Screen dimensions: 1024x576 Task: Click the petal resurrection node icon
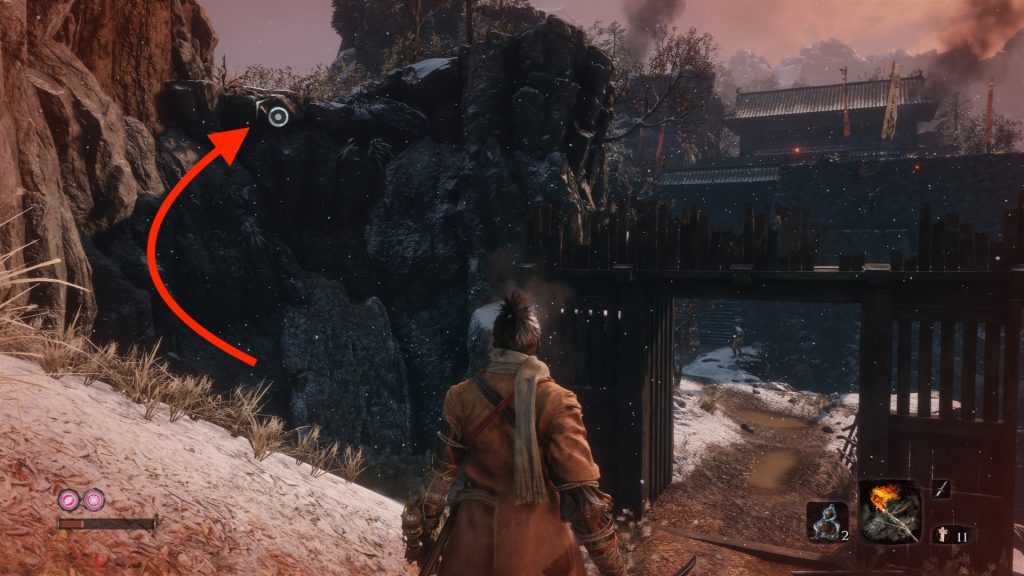70,499
